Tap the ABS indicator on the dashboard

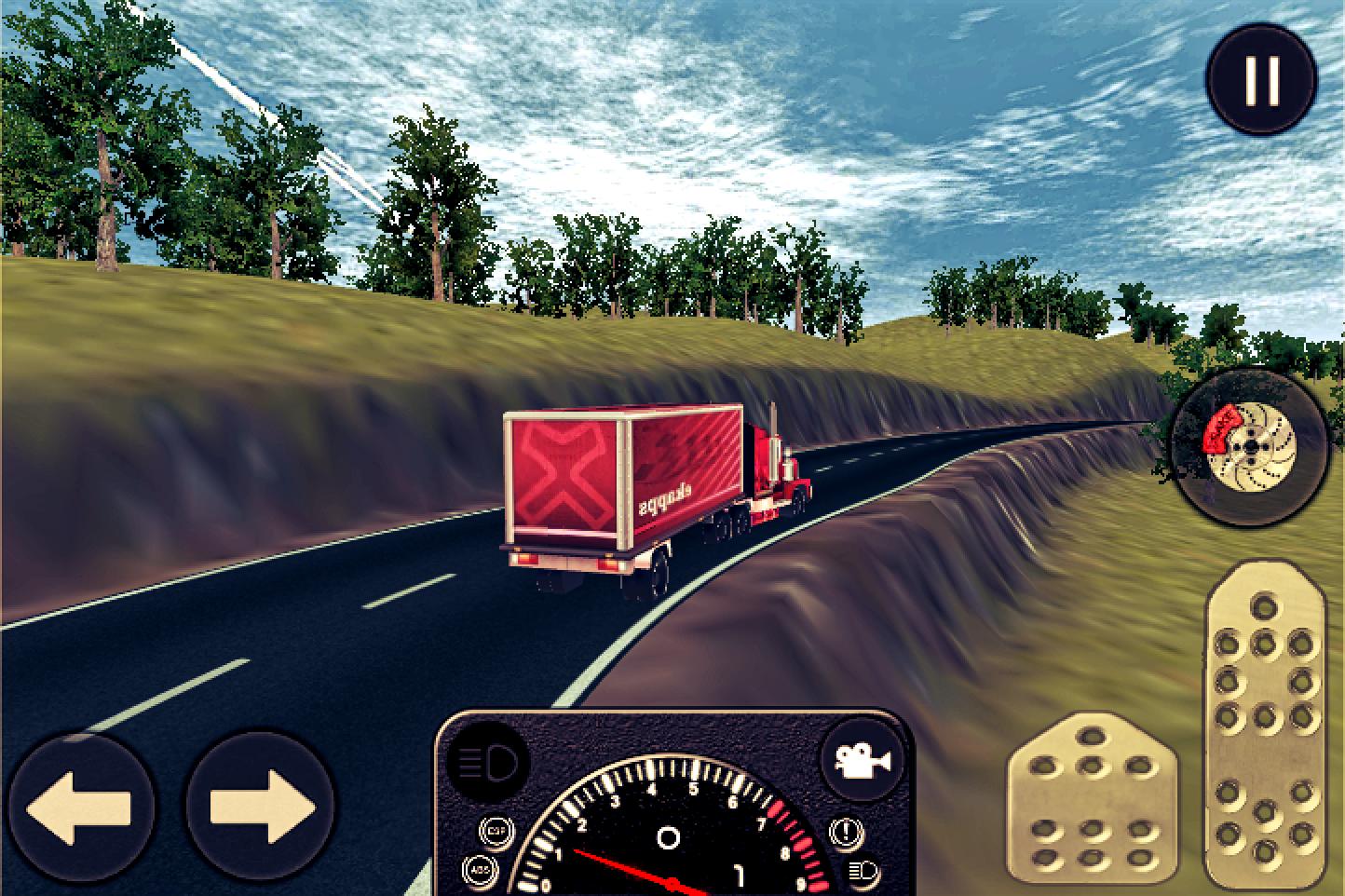pyautogui.click(x=480, y=870)
